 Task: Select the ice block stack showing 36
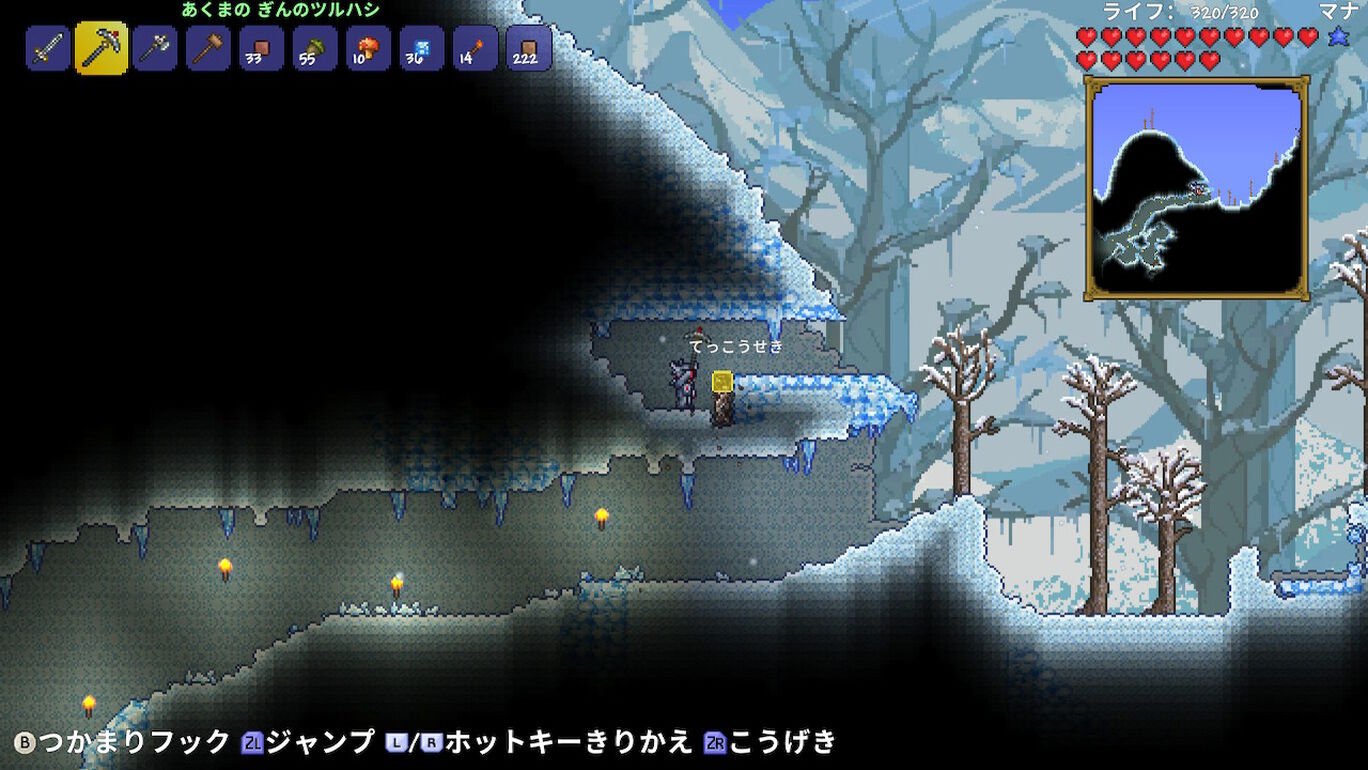click(x=419, y=48)
